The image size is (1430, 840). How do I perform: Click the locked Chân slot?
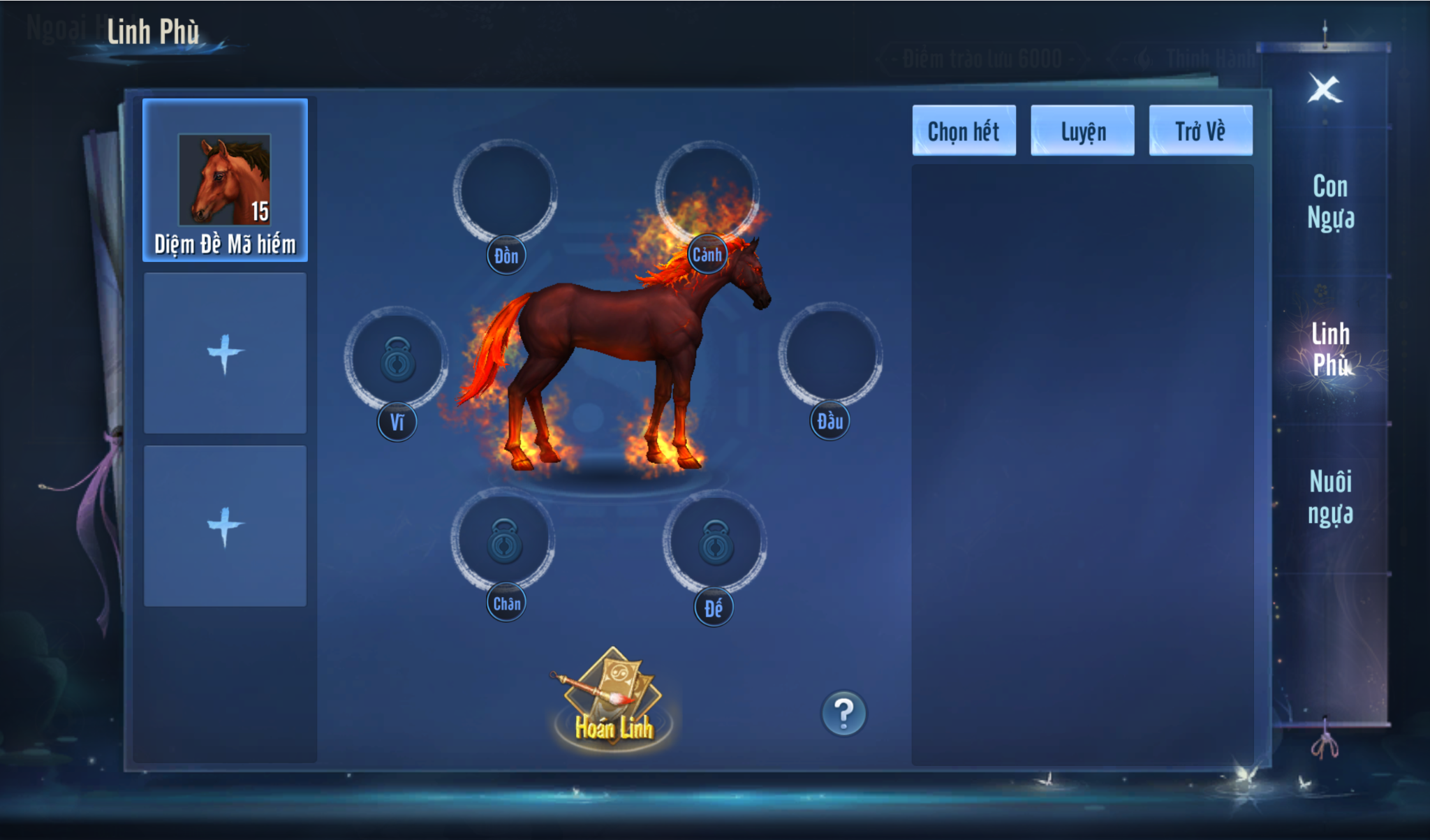503,540
